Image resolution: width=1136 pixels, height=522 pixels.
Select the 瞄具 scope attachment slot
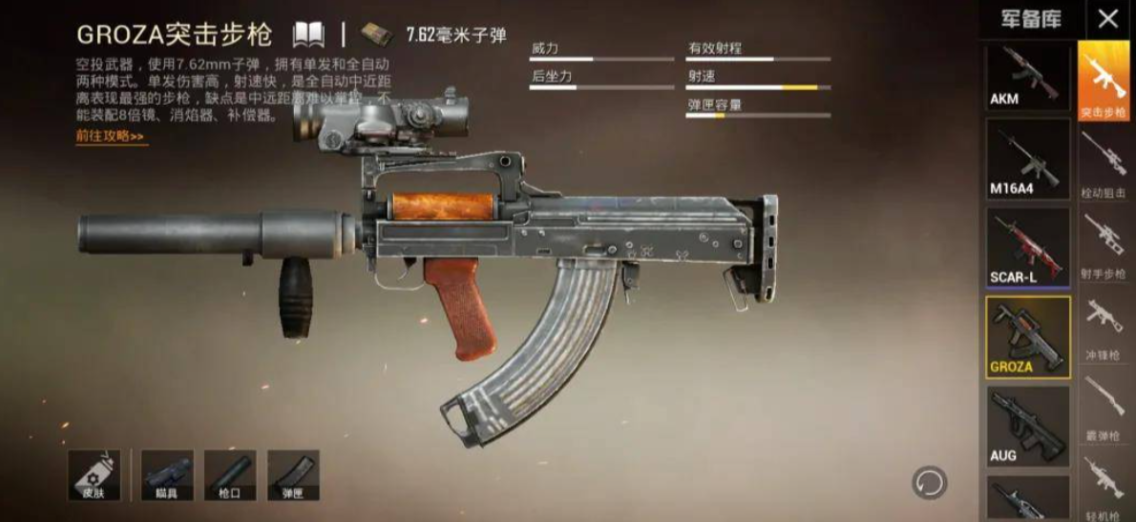166,475
